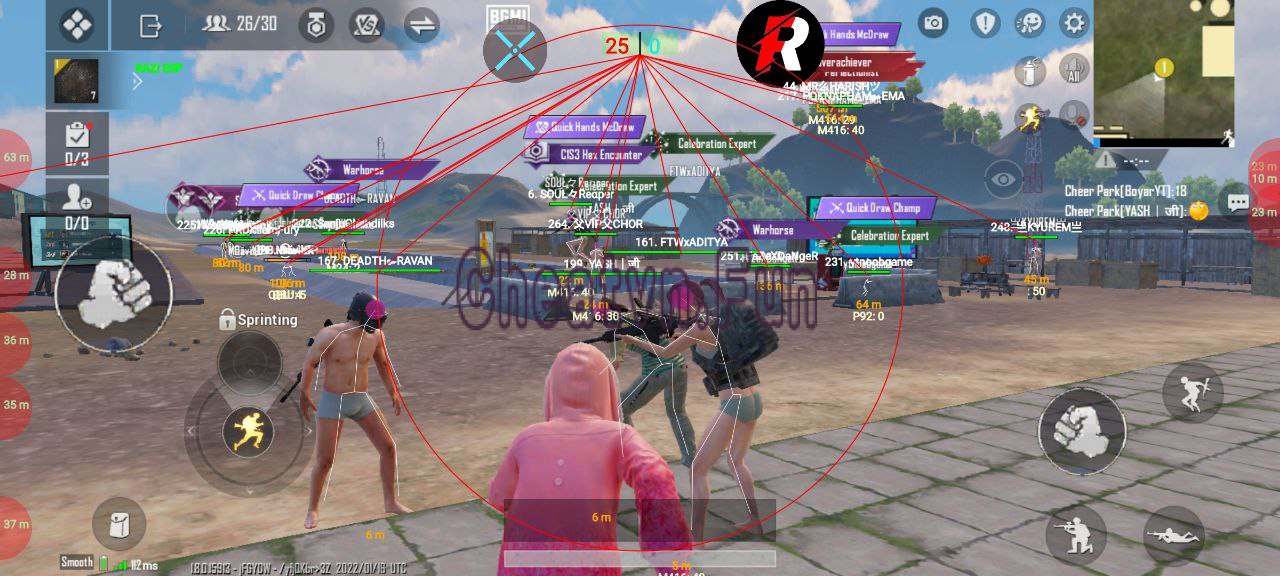The width and height of the screenshot is (1280, 576).
Task: Open the mission clipboard showing 0/3
Action: point(77,142)
